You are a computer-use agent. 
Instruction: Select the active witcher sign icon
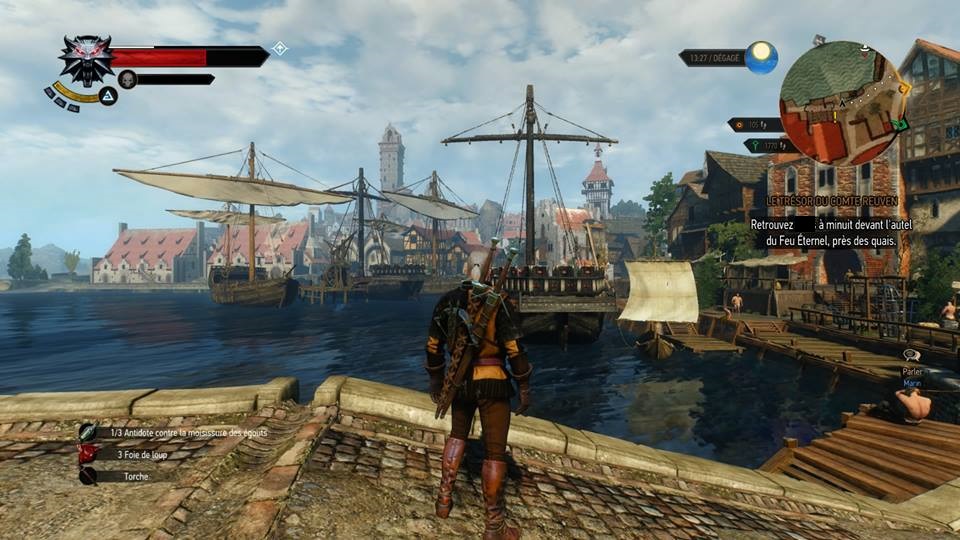[107, 96]
